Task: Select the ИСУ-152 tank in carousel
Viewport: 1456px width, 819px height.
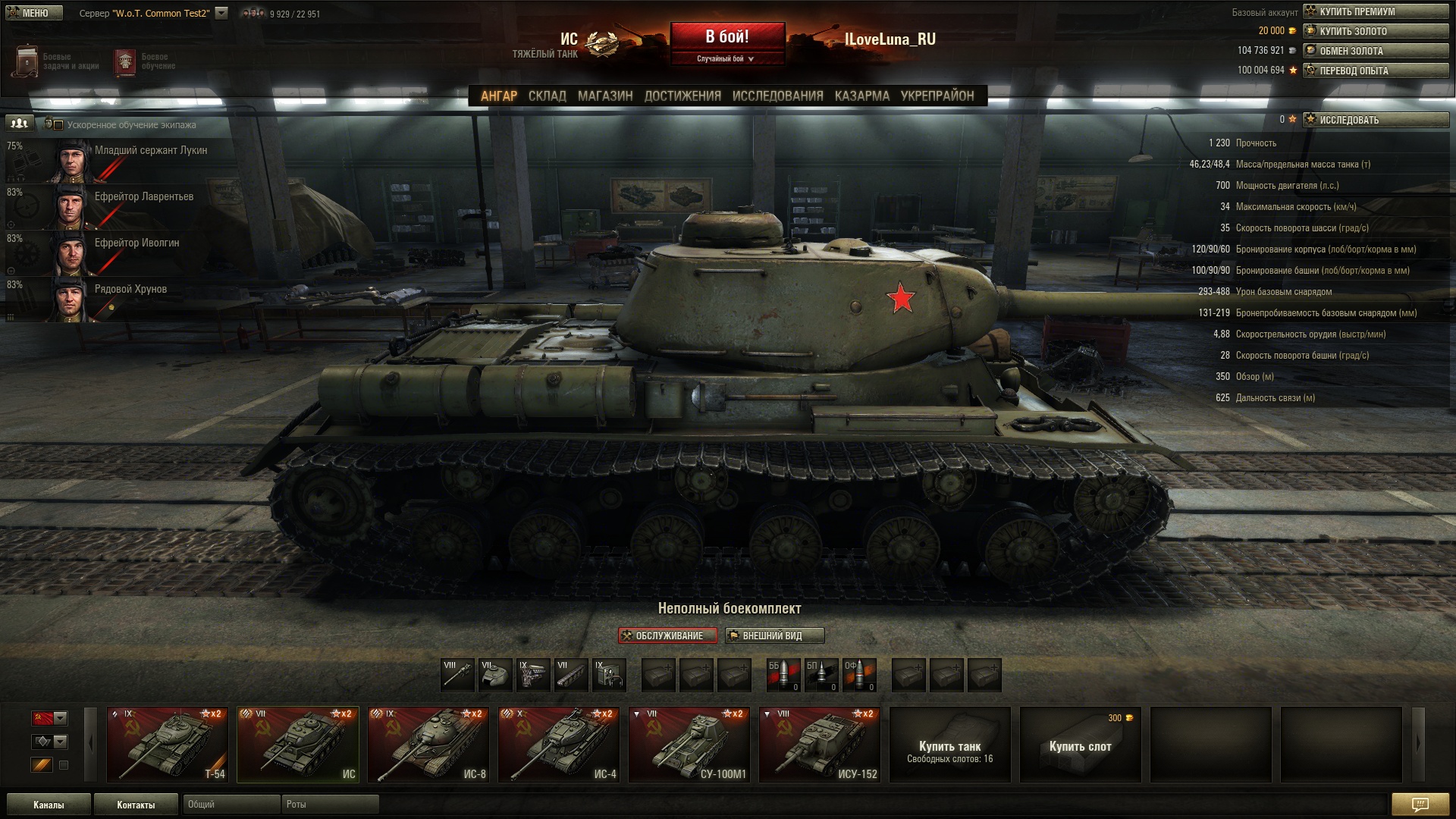Action: pyautogui.click(x=819, y=745)
